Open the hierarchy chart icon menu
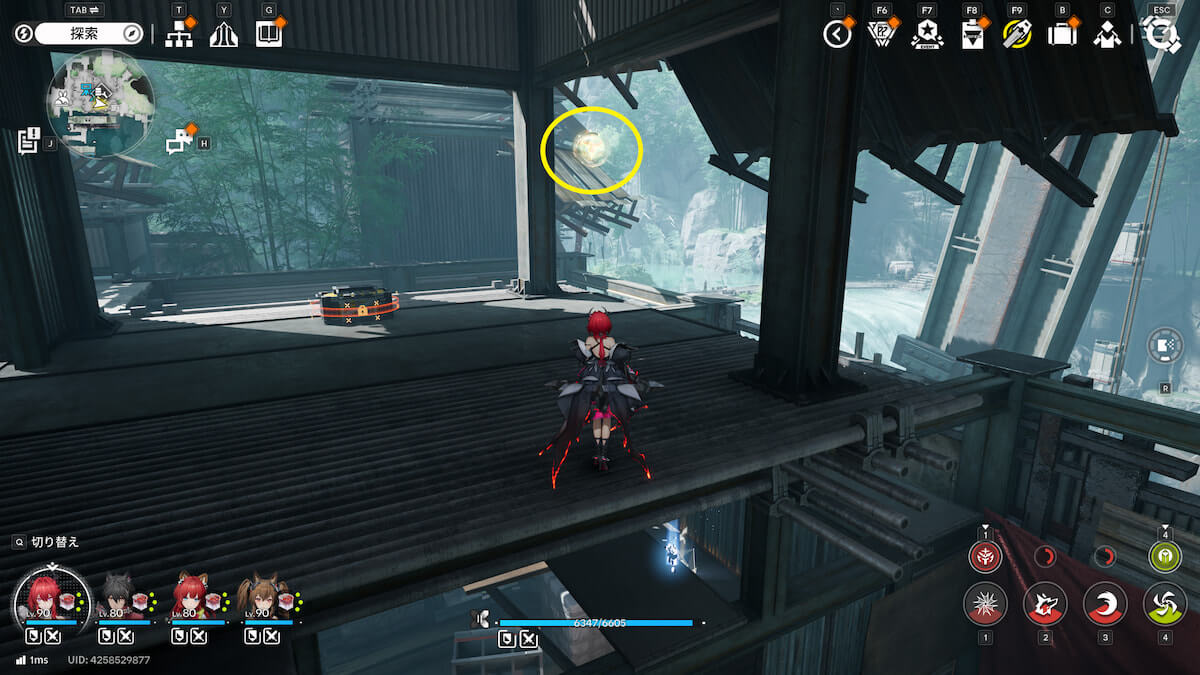This screenshot has height=675, width=1200. tap(179, 35)
